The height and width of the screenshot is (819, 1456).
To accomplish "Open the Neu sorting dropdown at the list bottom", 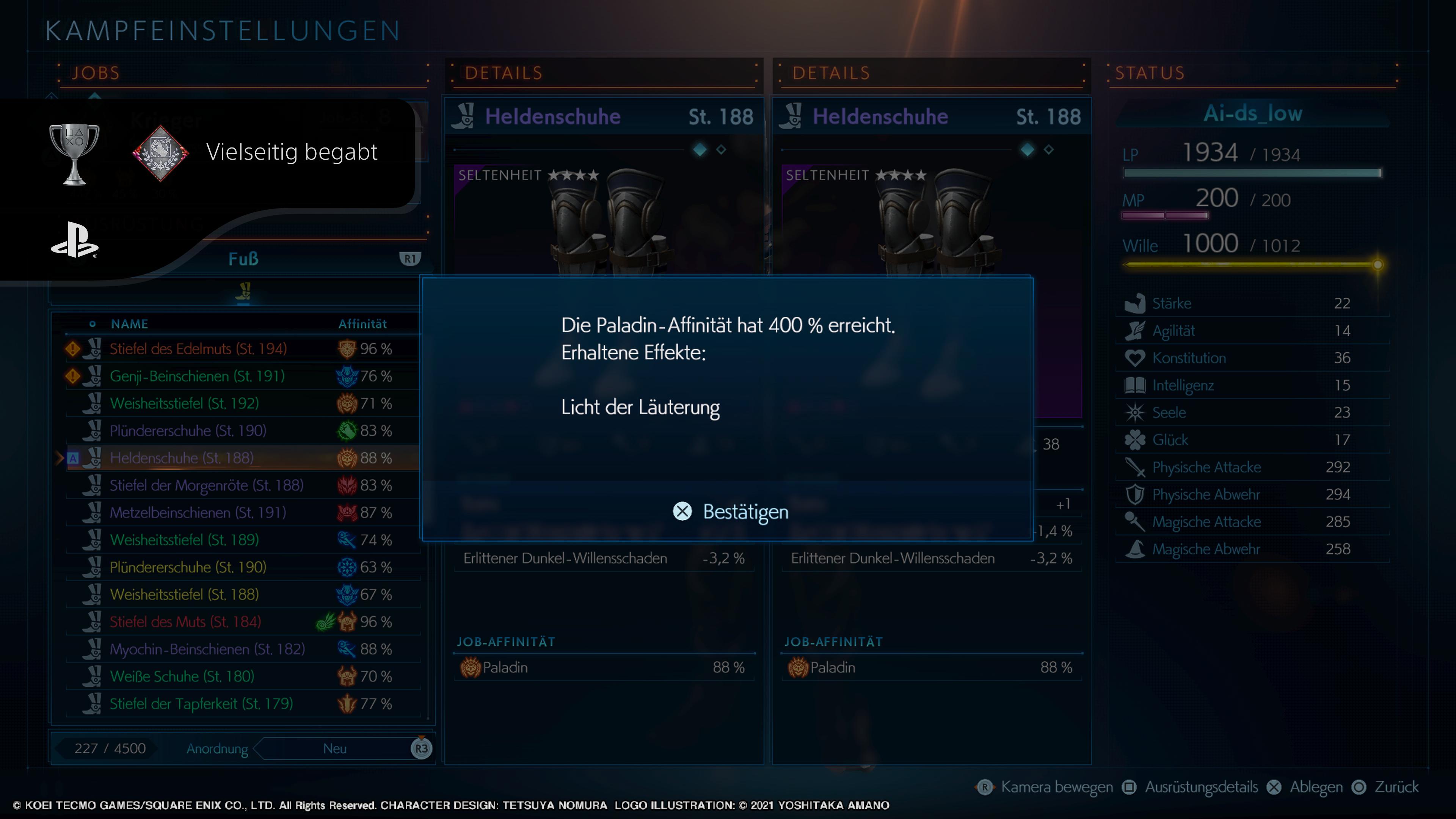I will [x=335, y=748].
